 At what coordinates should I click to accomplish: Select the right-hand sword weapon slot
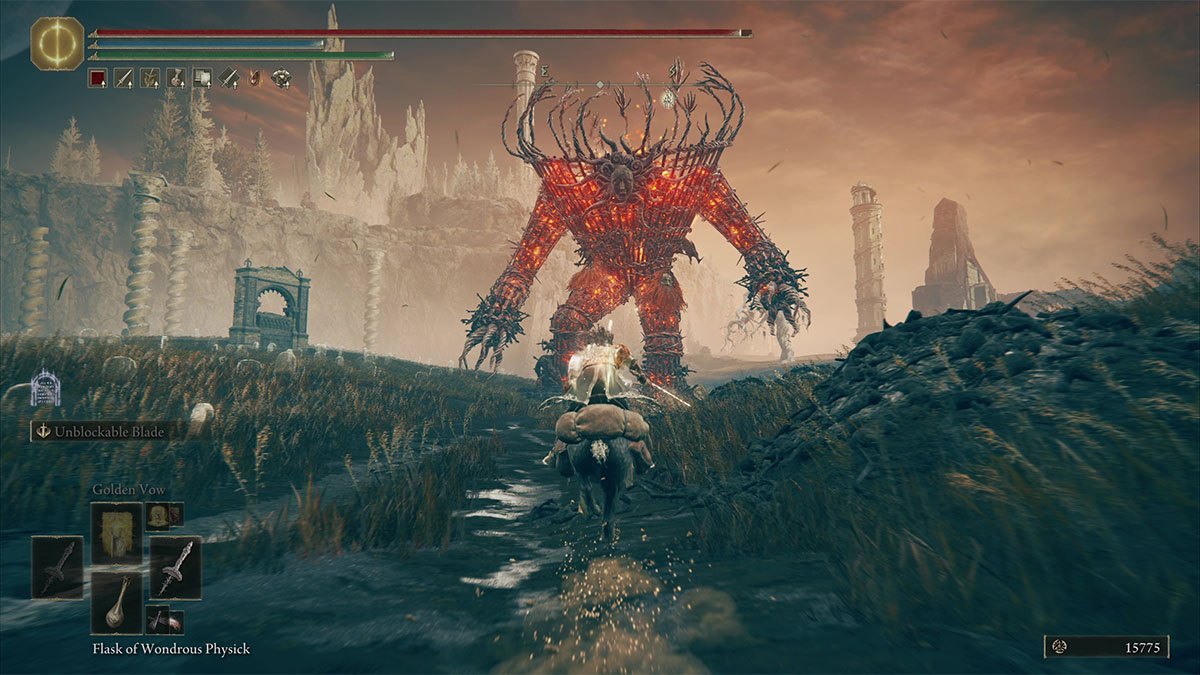click(175, 567)
